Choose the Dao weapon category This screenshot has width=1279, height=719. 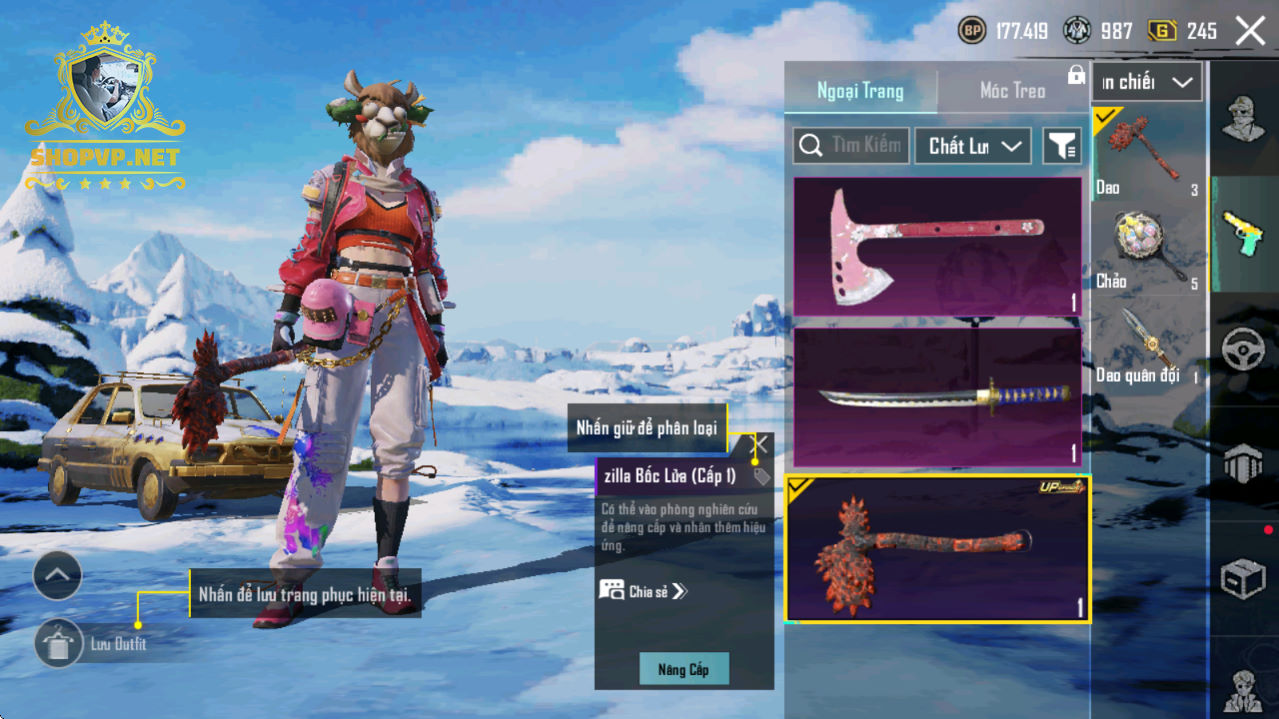pos(1147,155)
